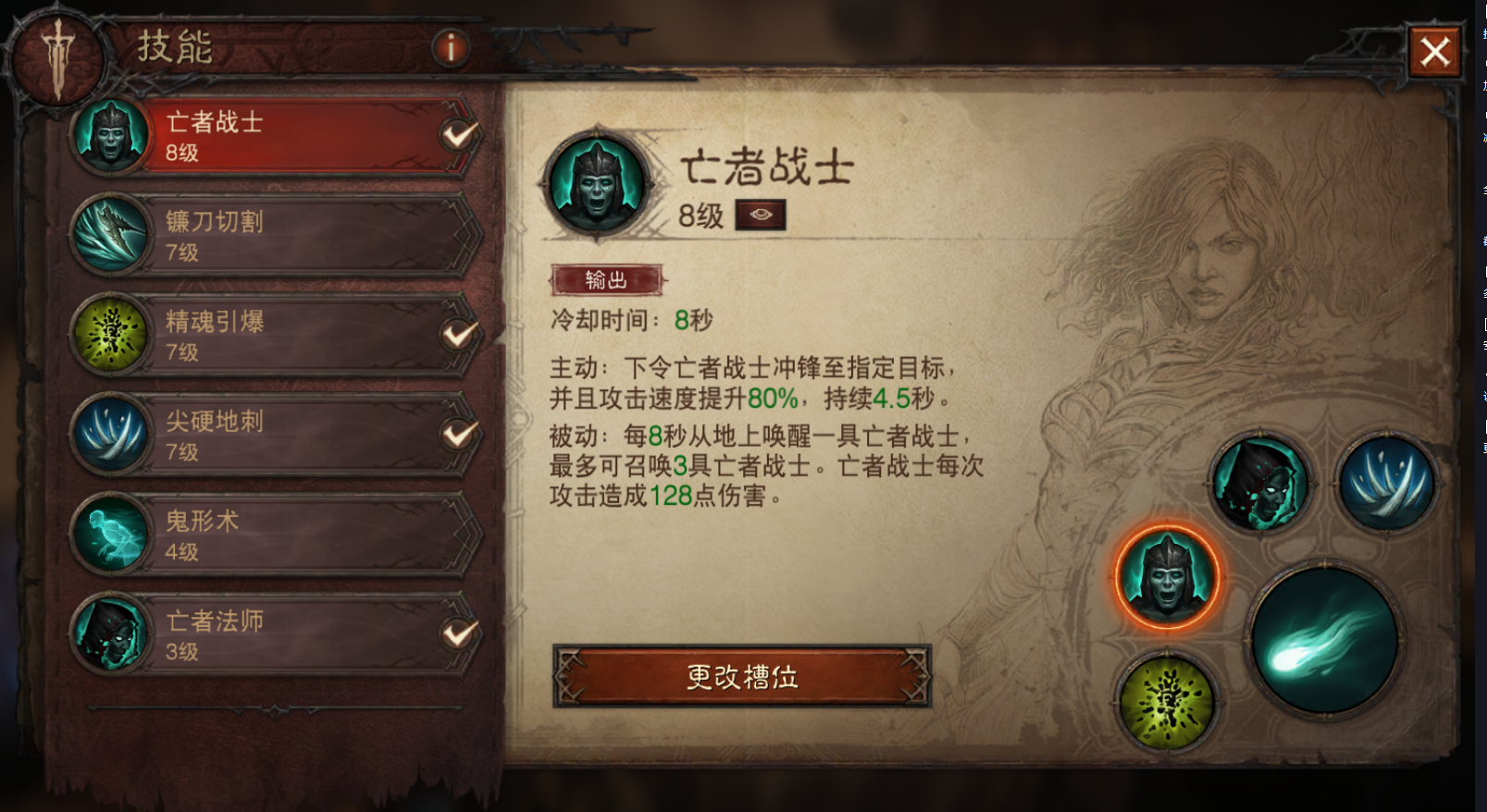Click the 精魂引爆 skill icon in the list

111,336
